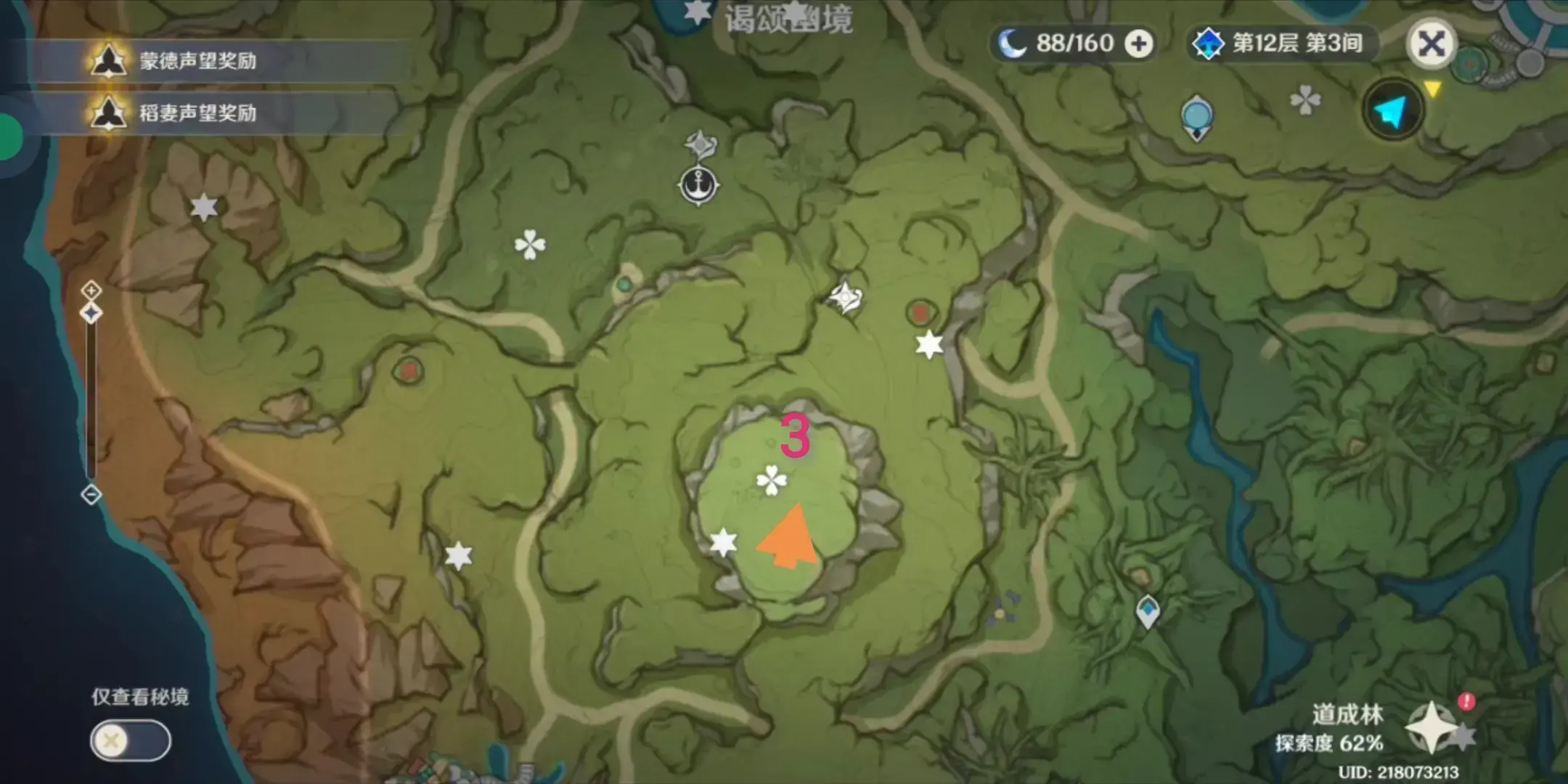Select the teleport waypoint left of 道成林 label

1148,611
